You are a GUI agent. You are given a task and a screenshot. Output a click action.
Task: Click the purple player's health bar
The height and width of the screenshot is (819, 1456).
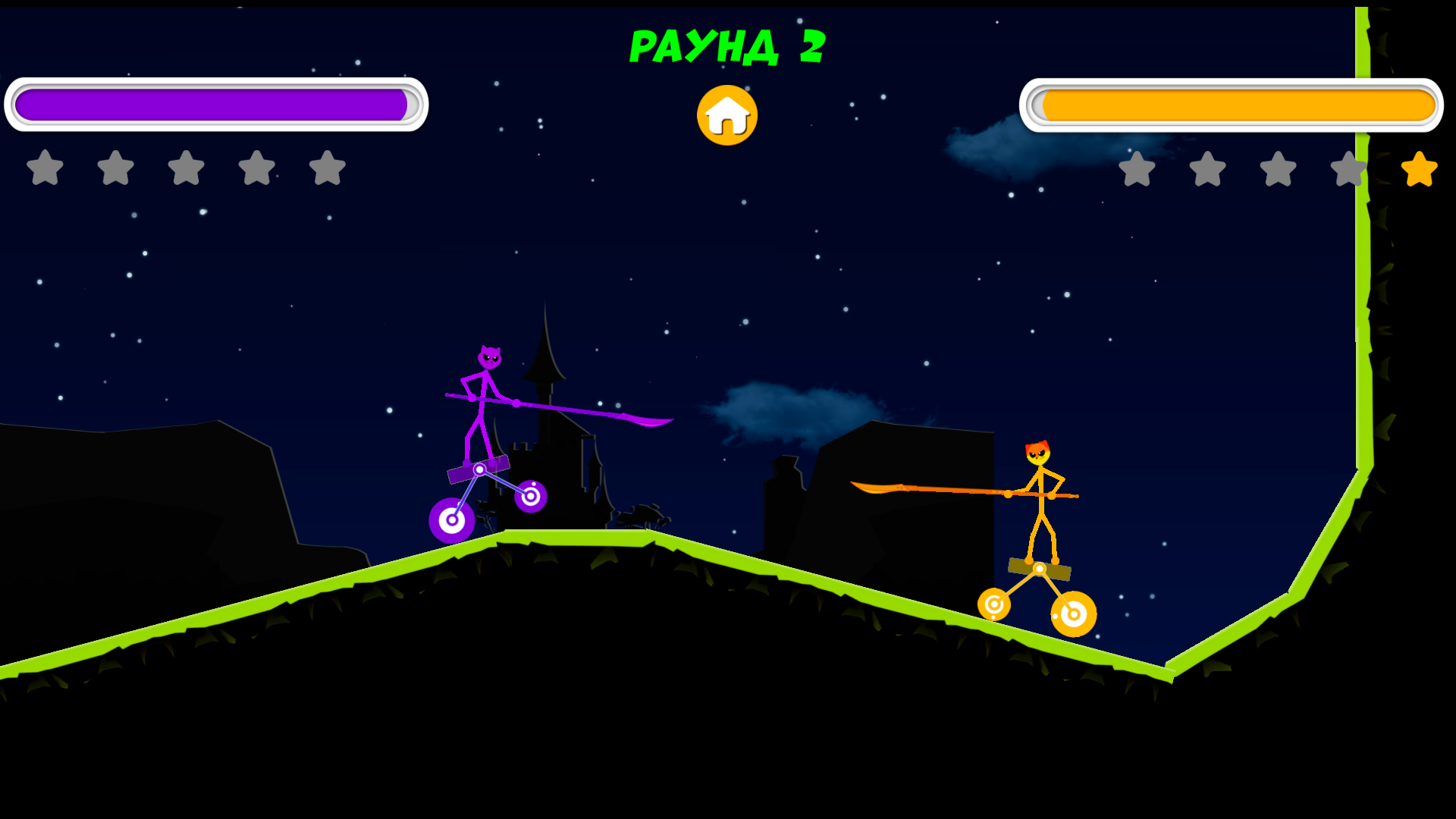coord(215,103)
